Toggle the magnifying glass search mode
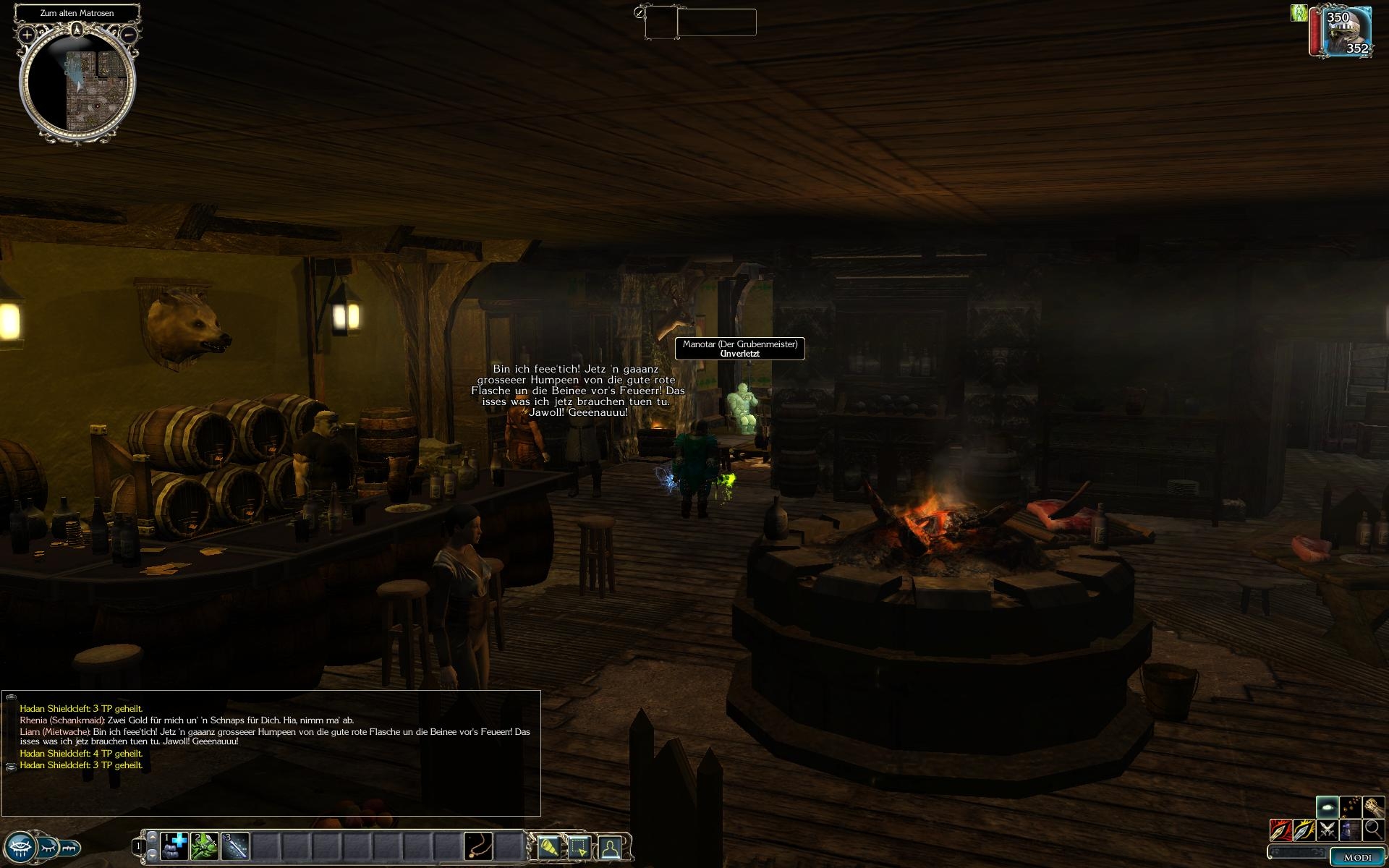 coord(1373,830)
